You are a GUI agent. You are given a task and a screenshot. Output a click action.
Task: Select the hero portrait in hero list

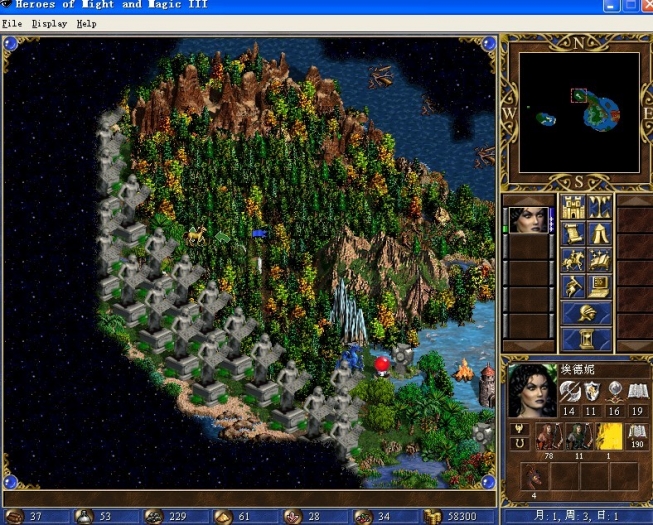click(529, 220)
